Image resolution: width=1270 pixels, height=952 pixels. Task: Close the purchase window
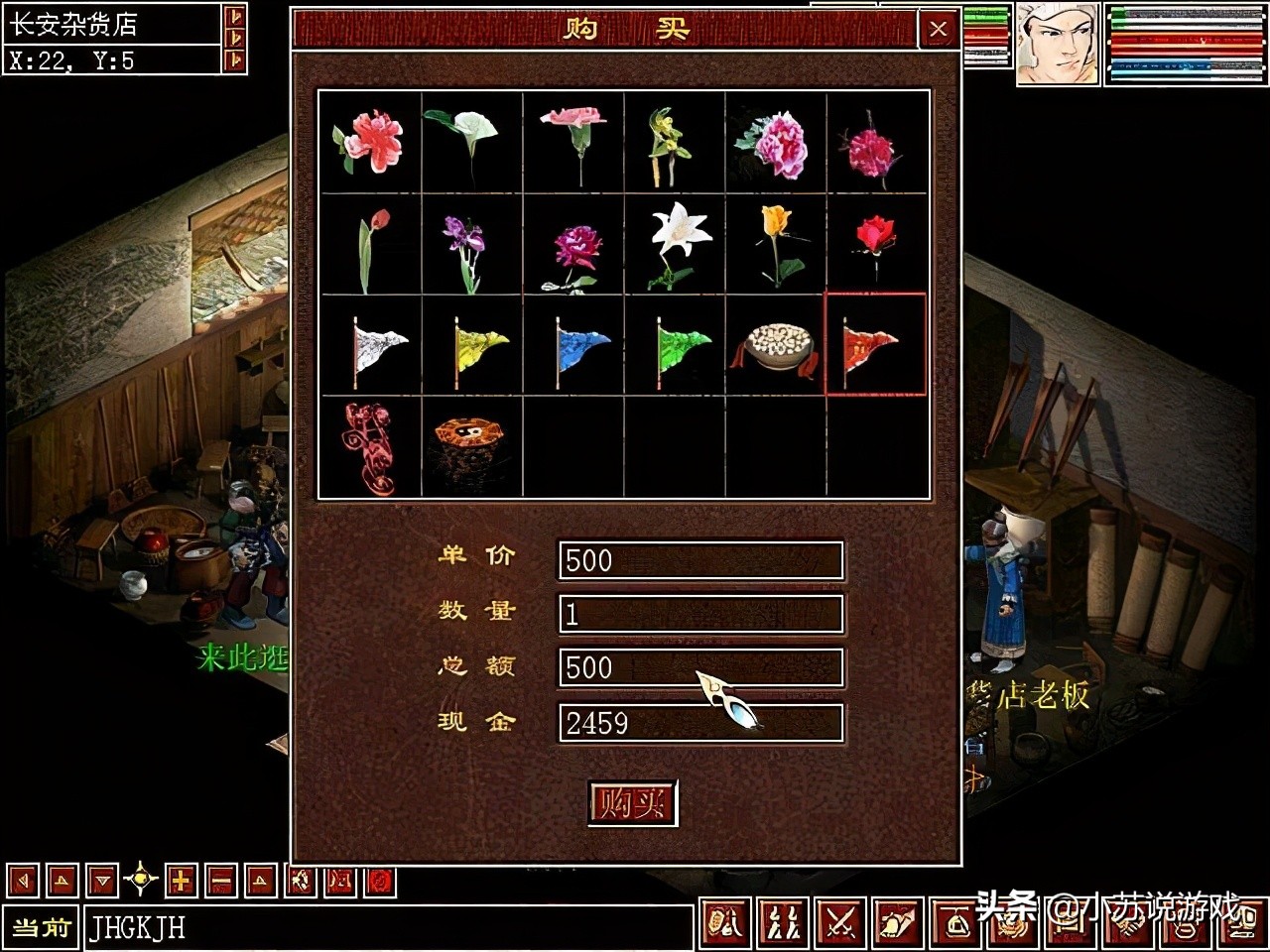938,30
